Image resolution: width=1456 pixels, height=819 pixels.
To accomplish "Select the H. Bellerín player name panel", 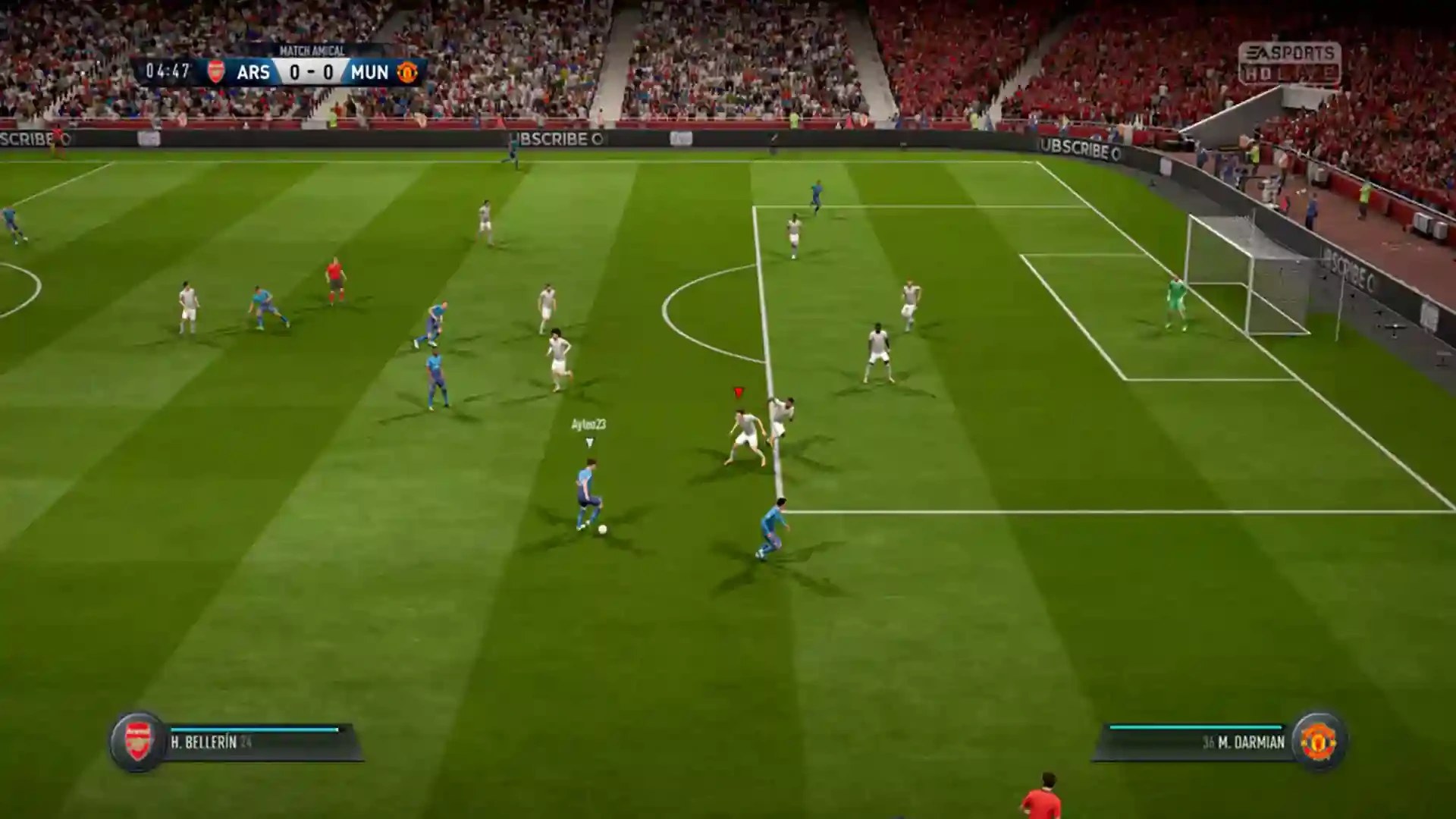I will point(258,742).
